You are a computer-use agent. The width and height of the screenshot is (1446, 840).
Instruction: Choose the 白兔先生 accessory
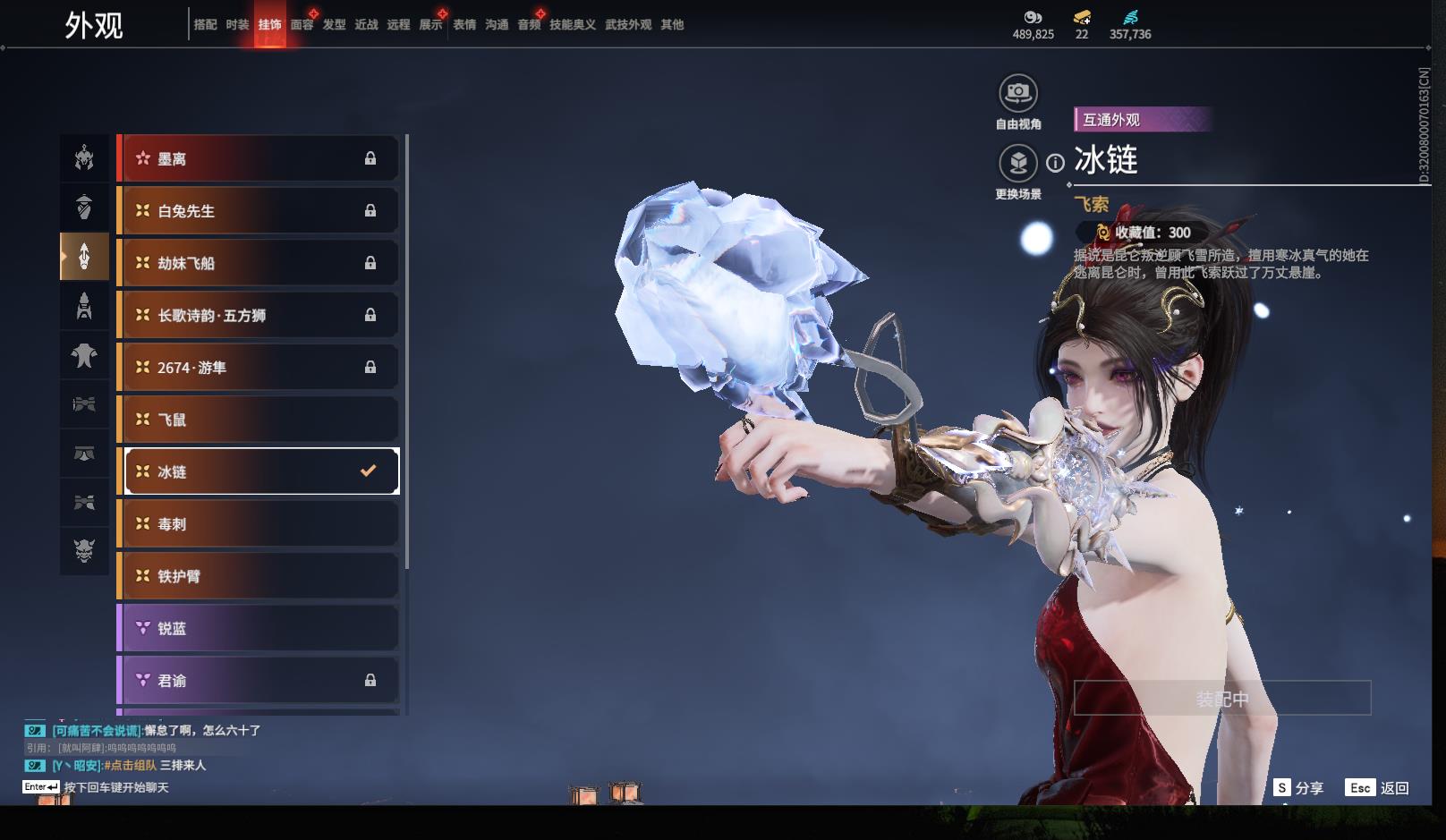(259, 211)
